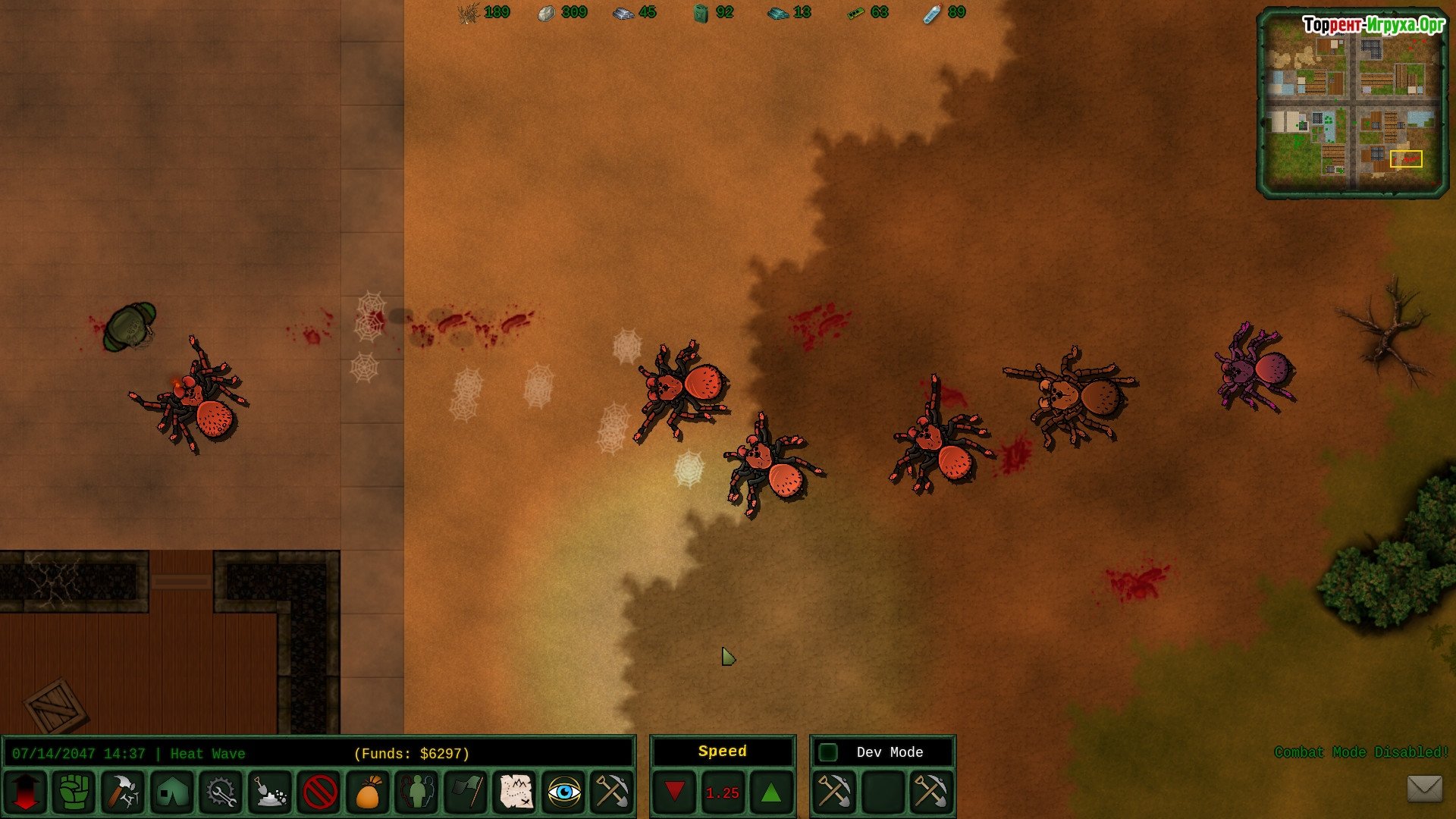1456x819 pixels.
Task: Increase game speed with green up triangle
Action: [771, 792]
